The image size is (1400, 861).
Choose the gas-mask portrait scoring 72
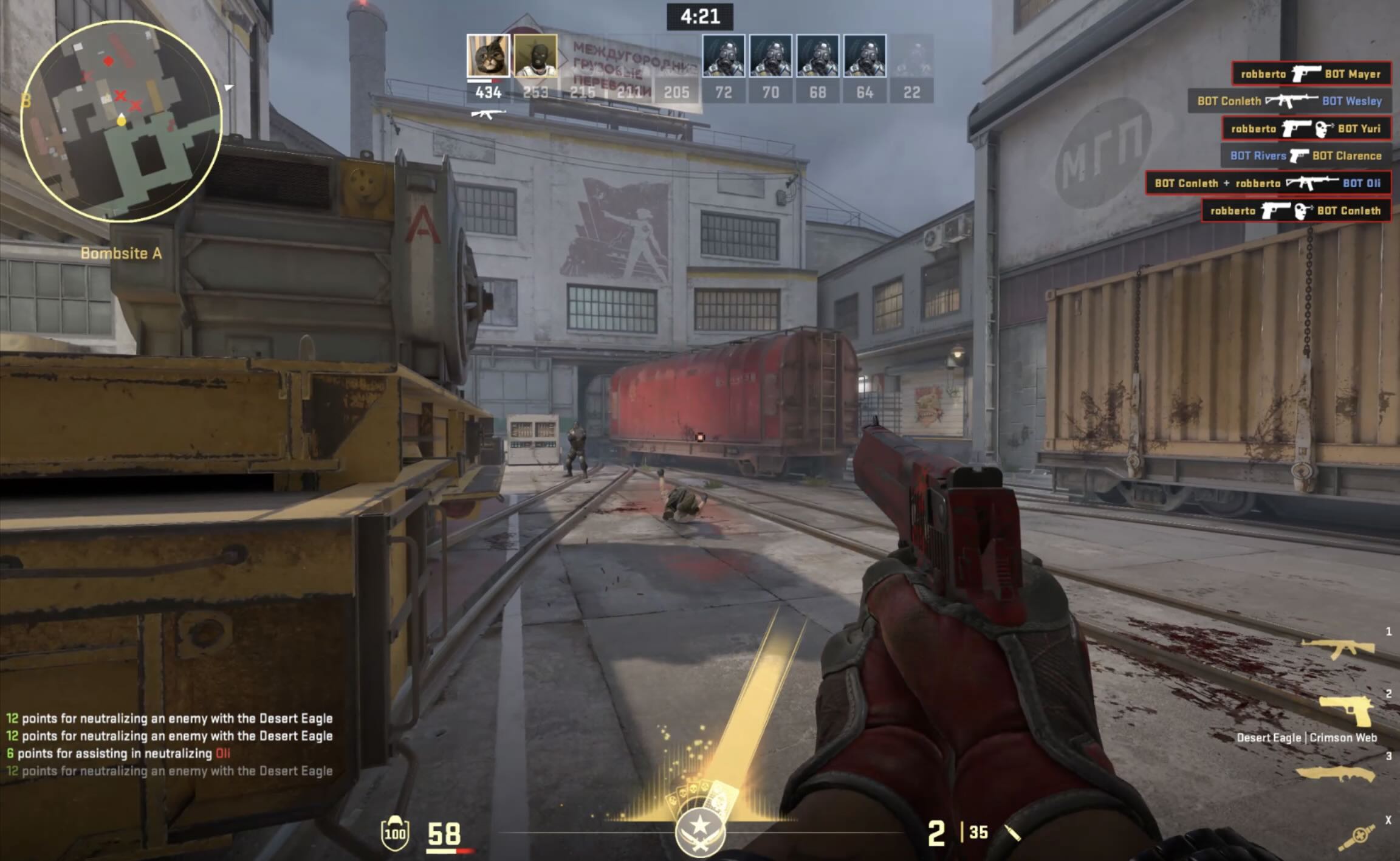(x=723, y=56)
